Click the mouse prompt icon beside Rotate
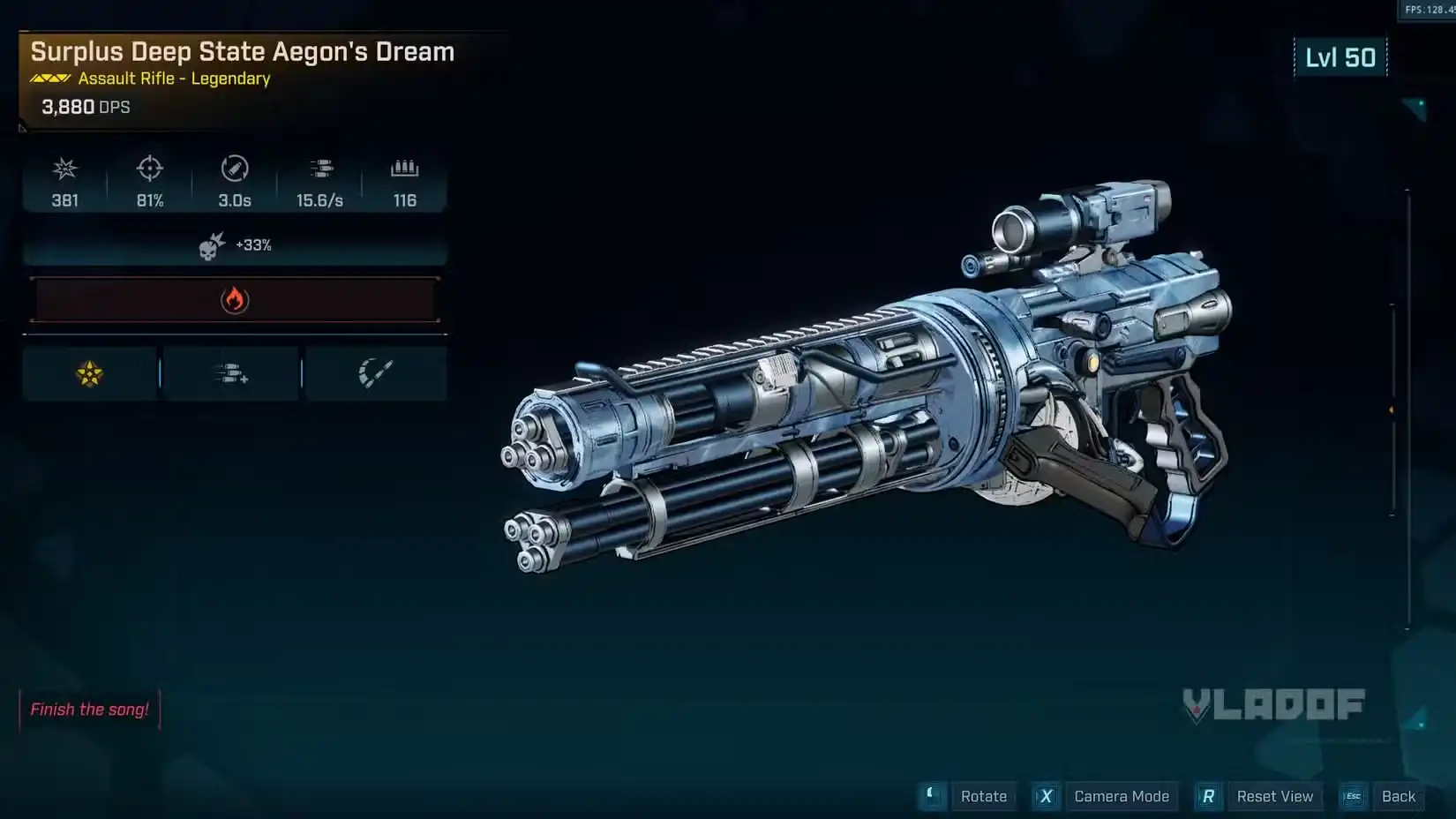Screen dimensions: 1456x819 [932, 796]
